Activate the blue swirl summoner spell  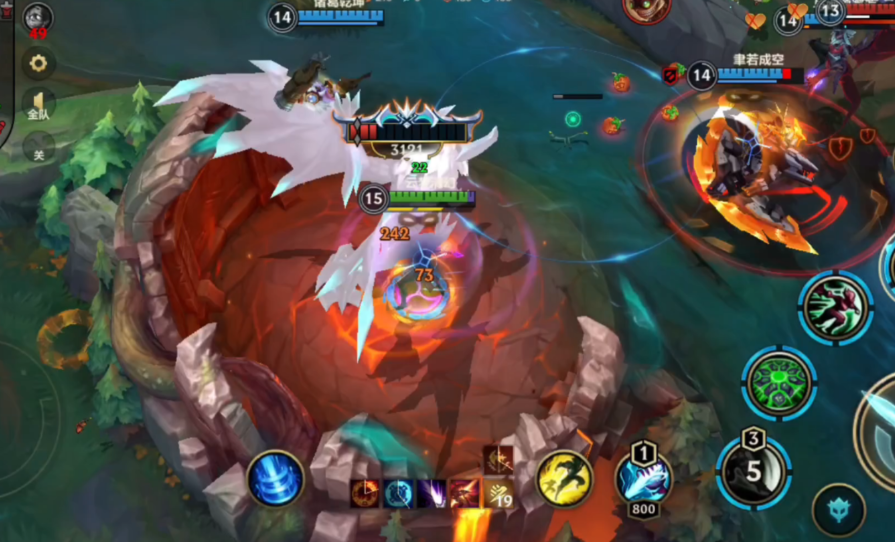point(275,478)
